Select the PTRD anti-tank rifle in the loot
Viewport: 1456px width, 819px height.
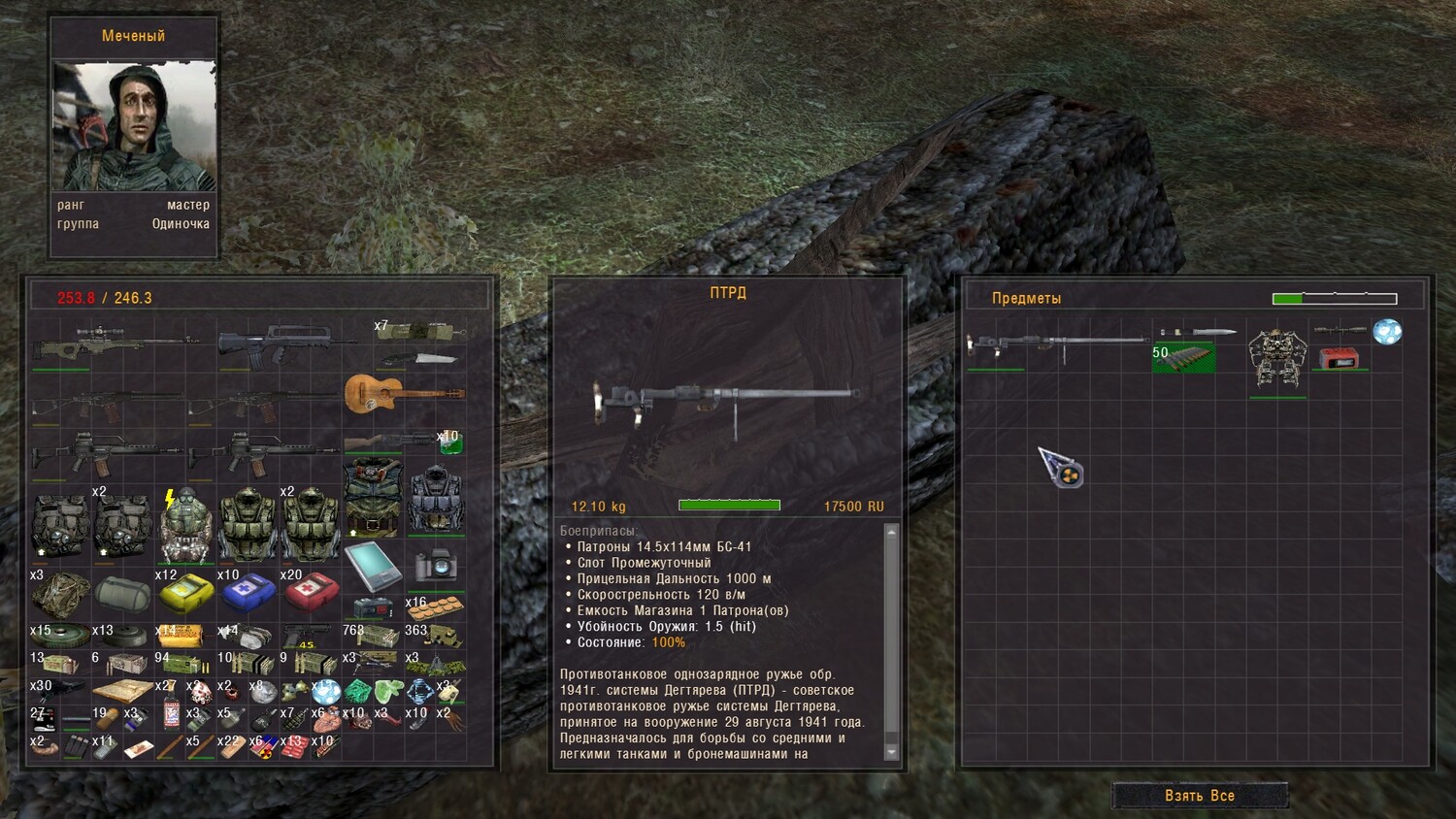point(1056,343)
